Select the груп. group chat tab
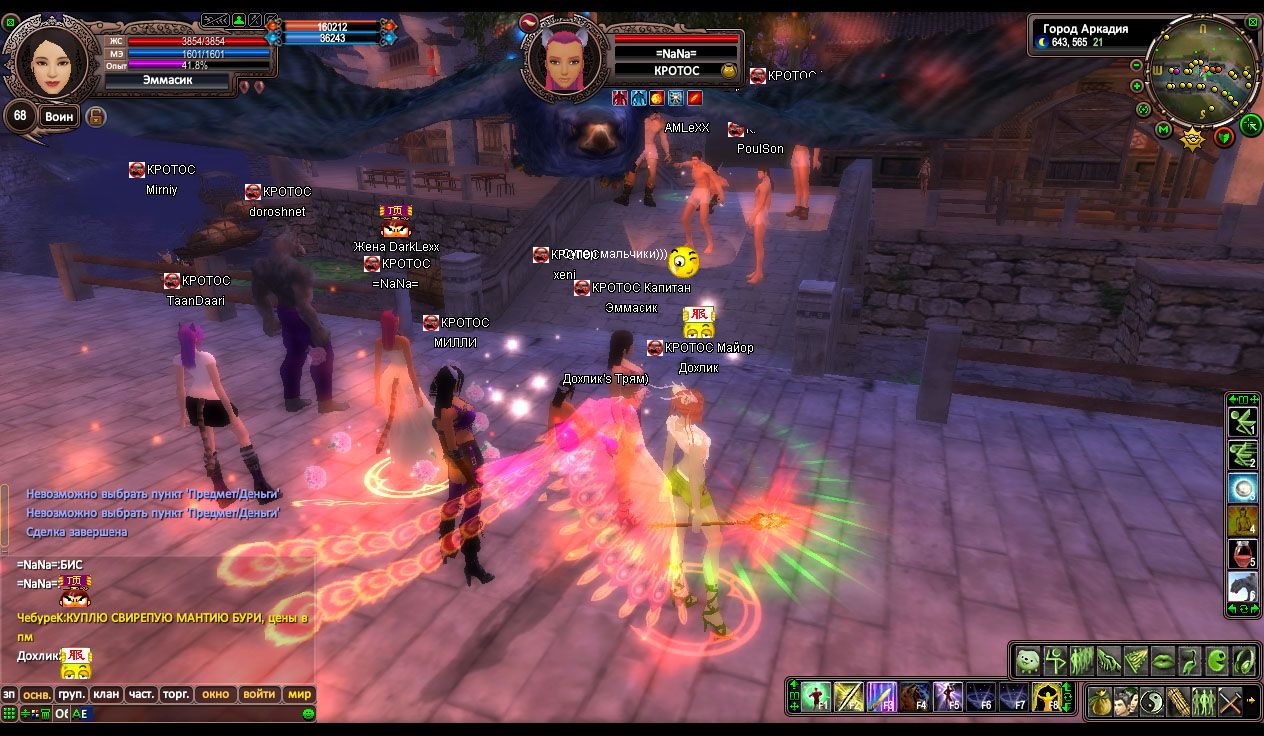 pyautogui.click(x=70, y=694)
